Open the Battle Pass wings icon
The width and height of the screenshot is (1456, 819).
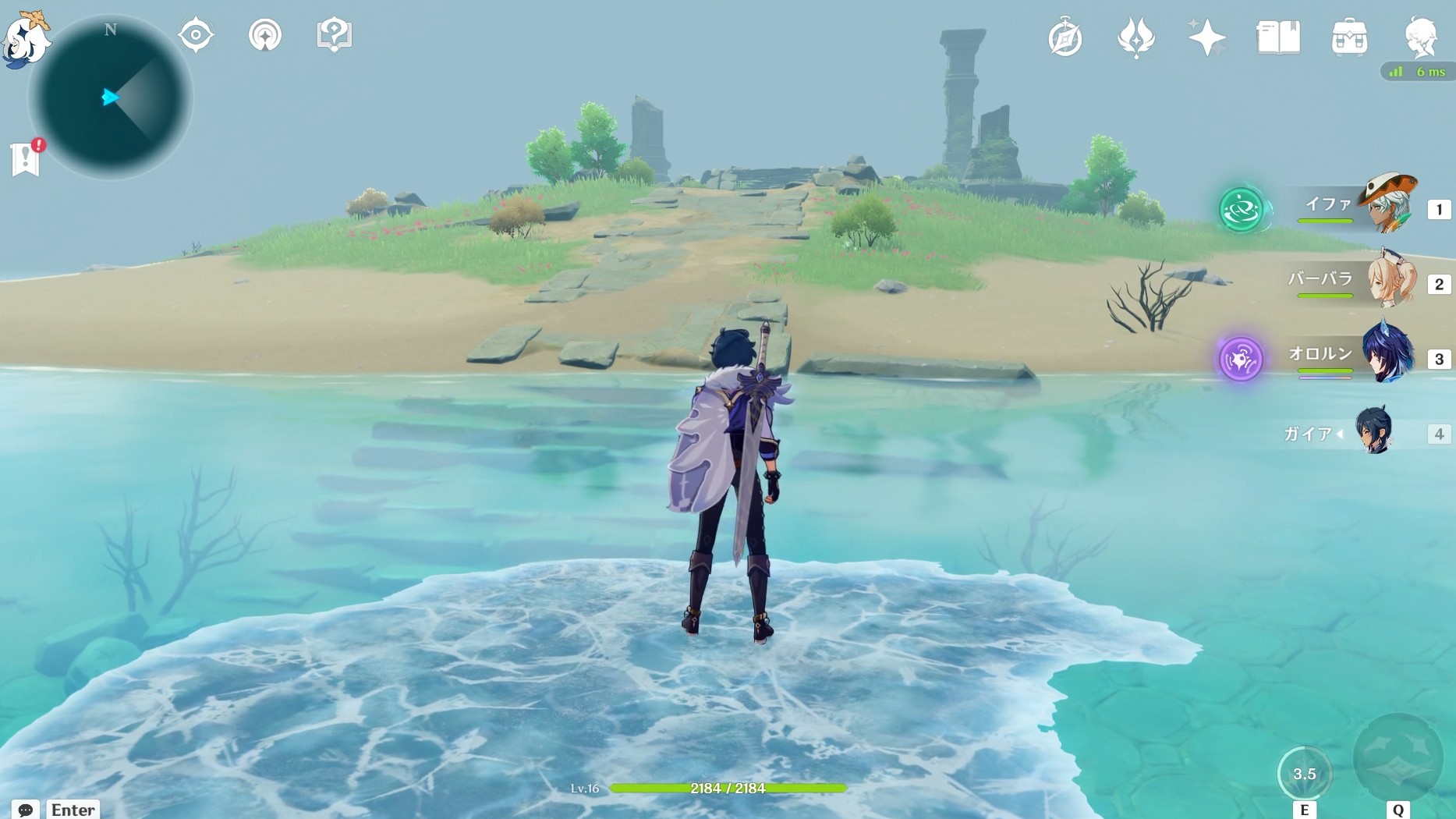(x=1136, y=35)
